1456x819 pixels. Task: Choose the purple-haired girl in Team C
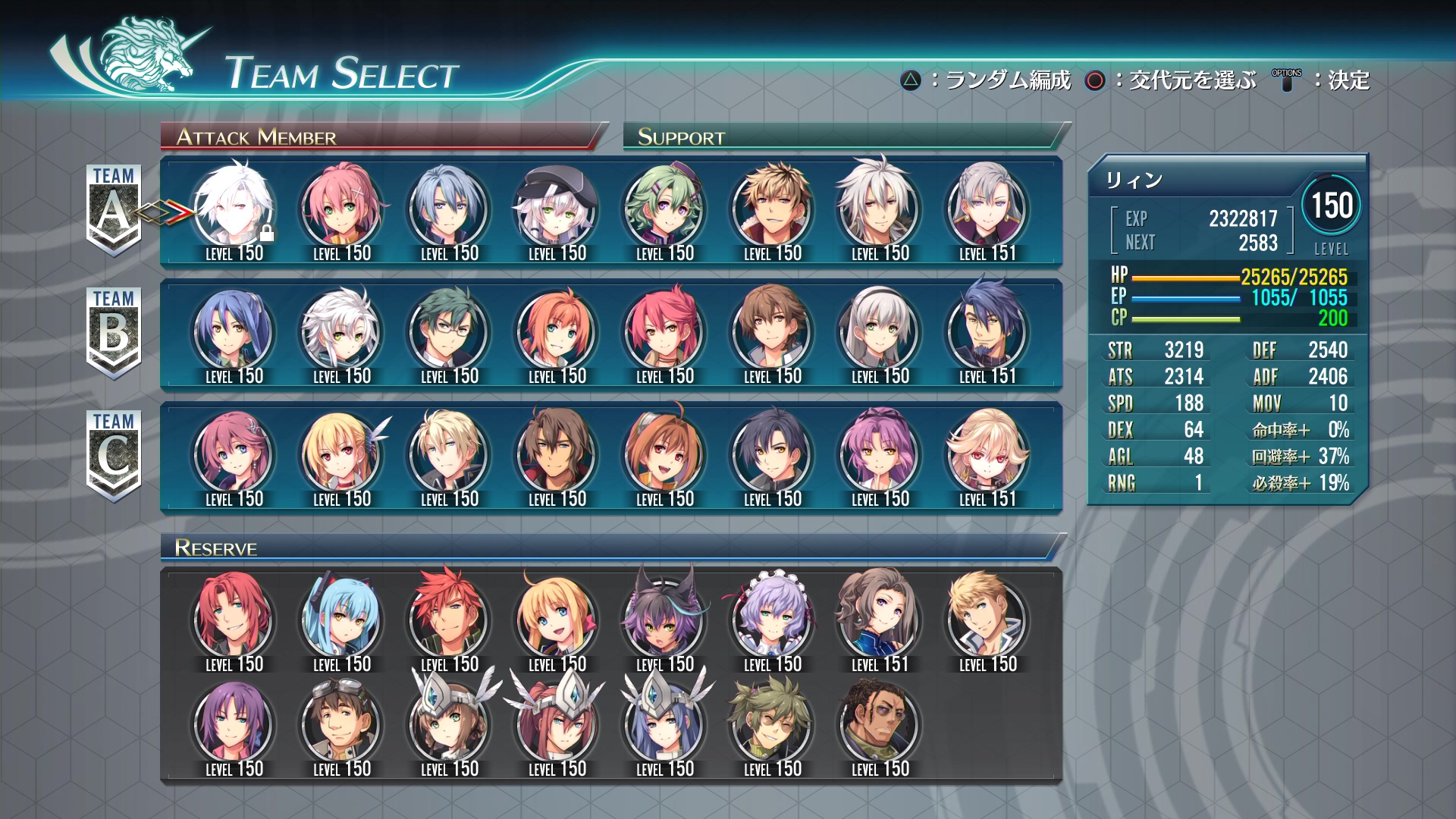[x=880, y=454]
